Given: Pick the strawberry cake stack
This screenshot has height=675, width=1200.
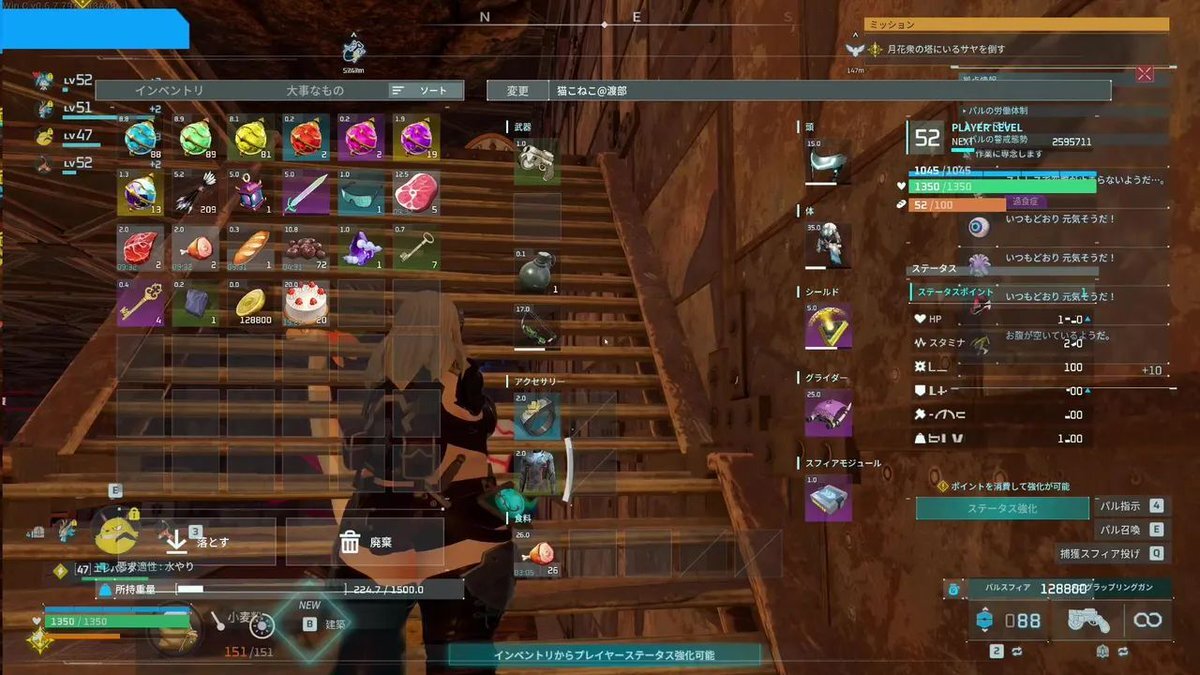Looking at the screenshot, I should point(306,302).
